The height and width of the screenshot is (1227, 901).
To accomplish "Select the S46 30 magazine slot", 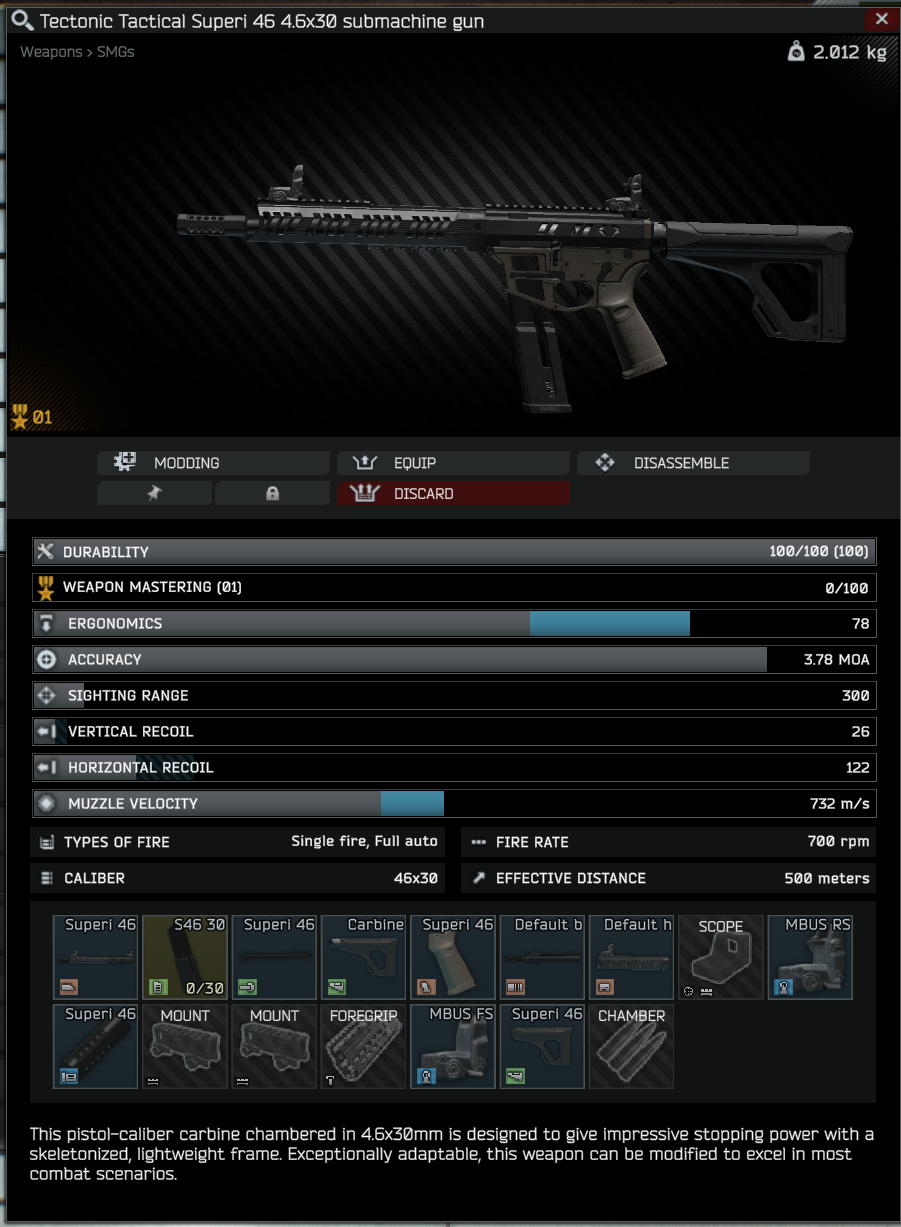I will (185, 957).
